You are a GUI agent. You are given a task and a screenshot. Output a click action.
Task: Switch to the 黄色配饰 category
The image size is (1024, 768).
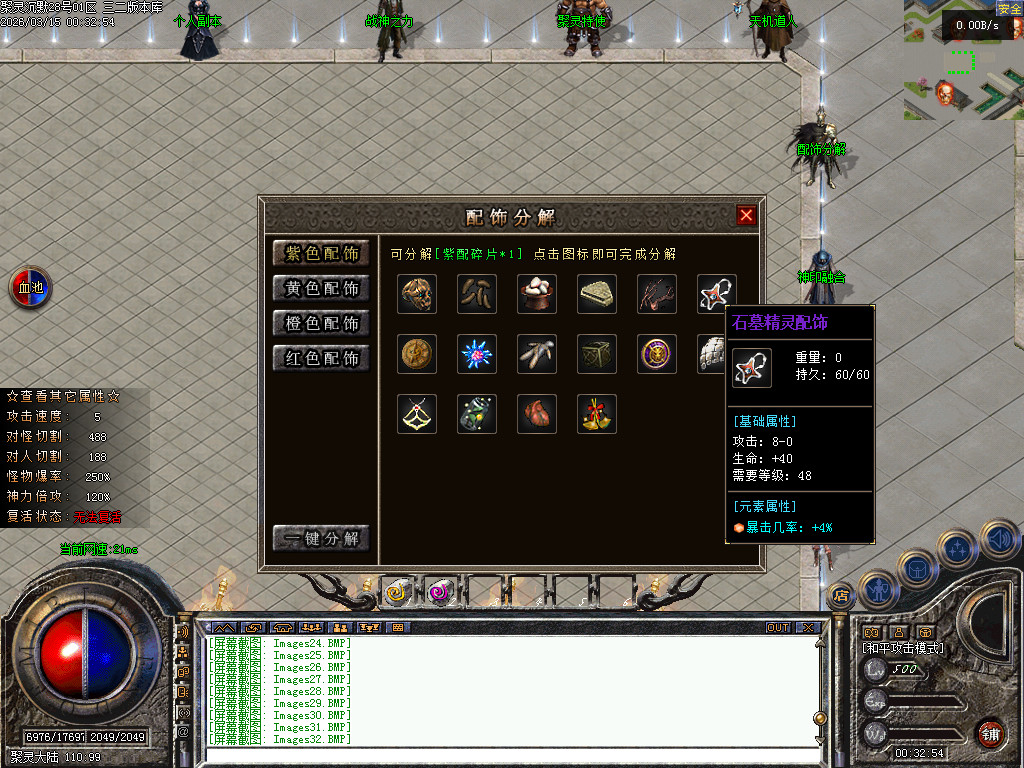point(321,288)
